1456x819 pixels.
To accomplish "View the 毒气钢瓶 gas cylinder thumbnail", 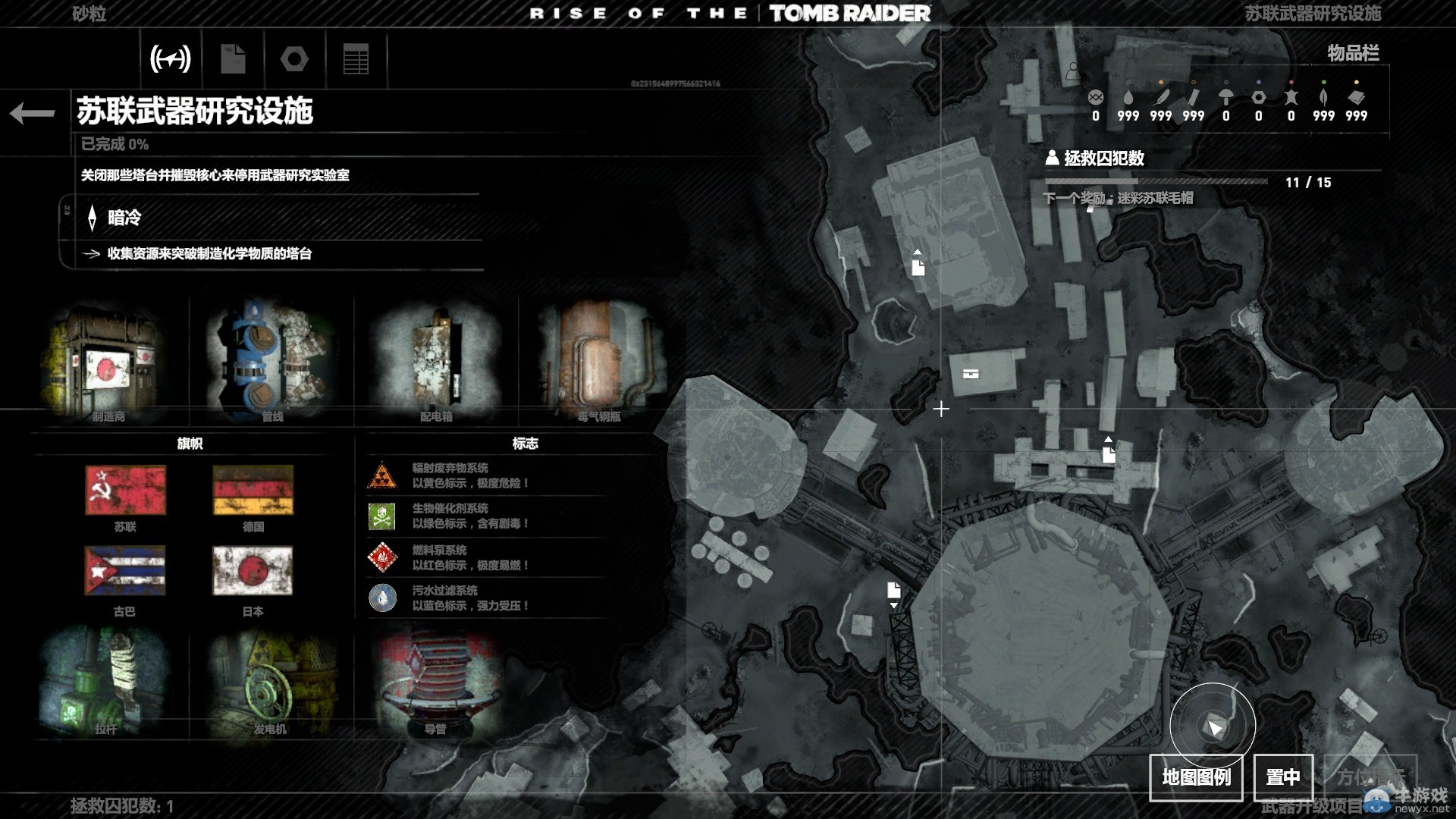I will point(600,362).
